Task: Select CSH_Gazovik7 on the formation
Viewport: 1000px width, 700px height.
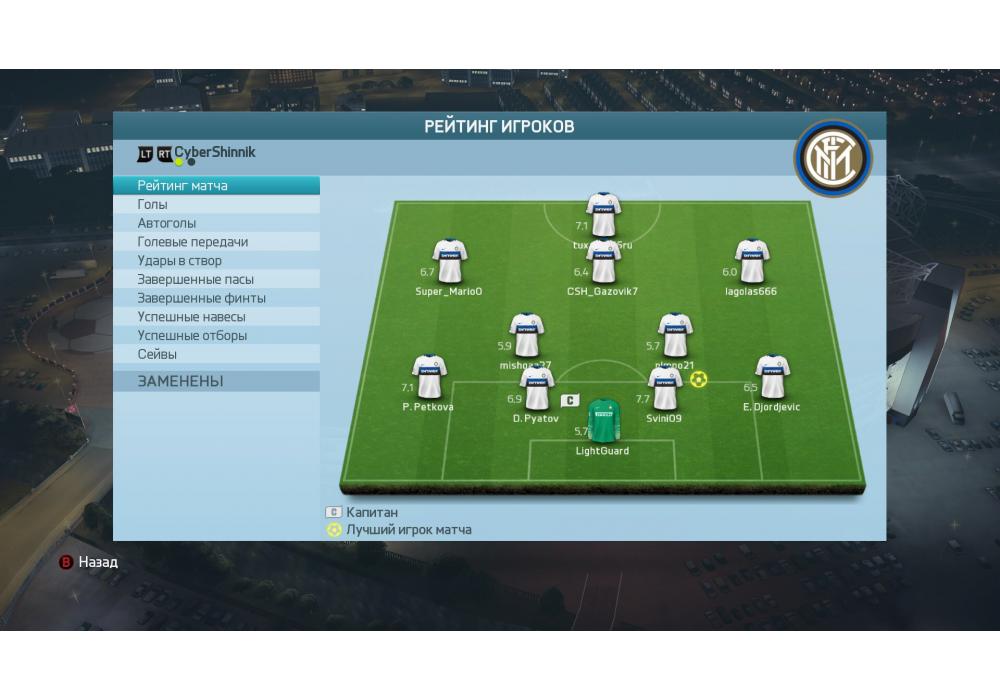Action: click(602, 263)
